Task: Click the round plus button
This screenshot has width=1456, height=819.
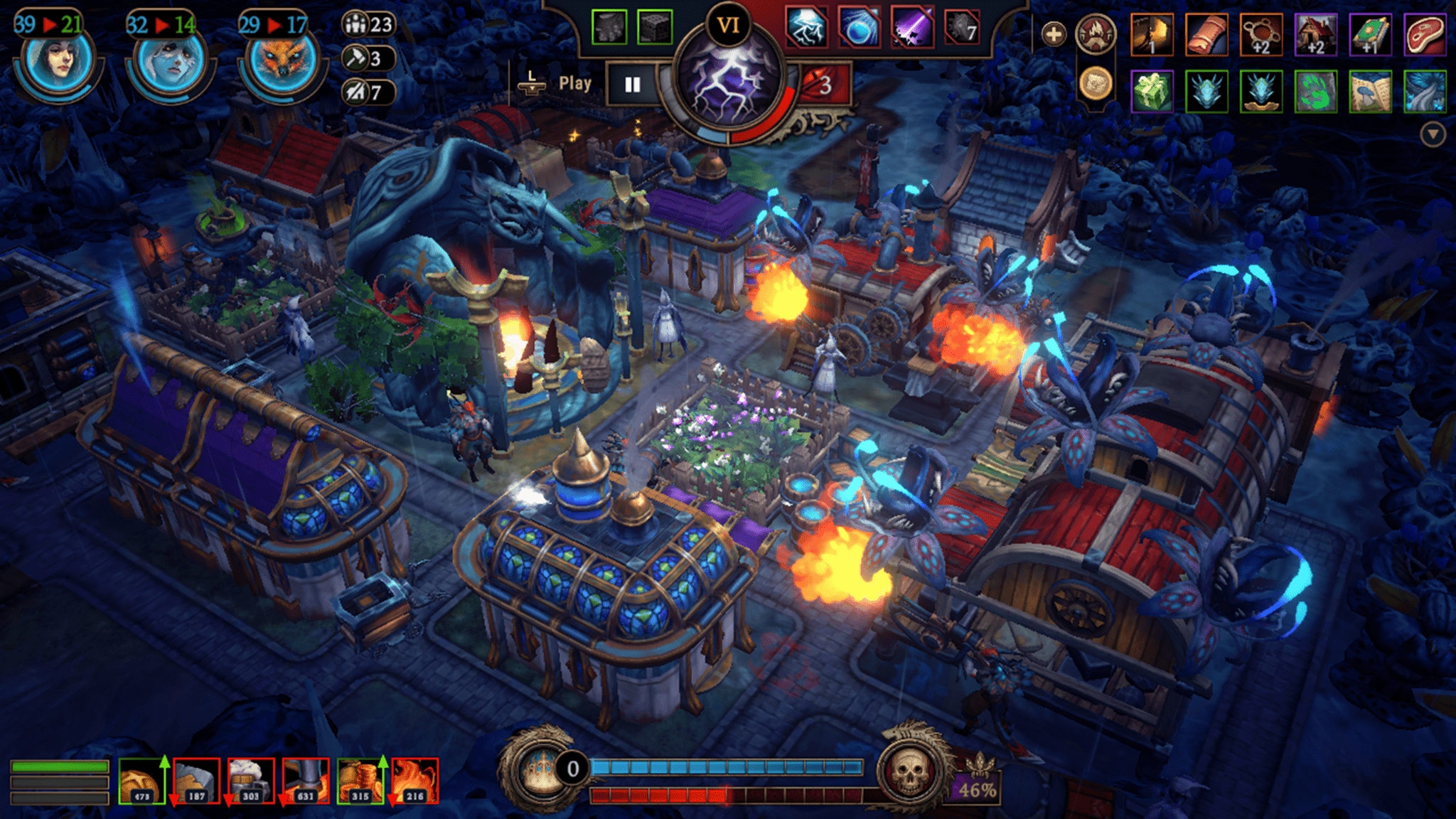Action: [x=1054, y=33]
